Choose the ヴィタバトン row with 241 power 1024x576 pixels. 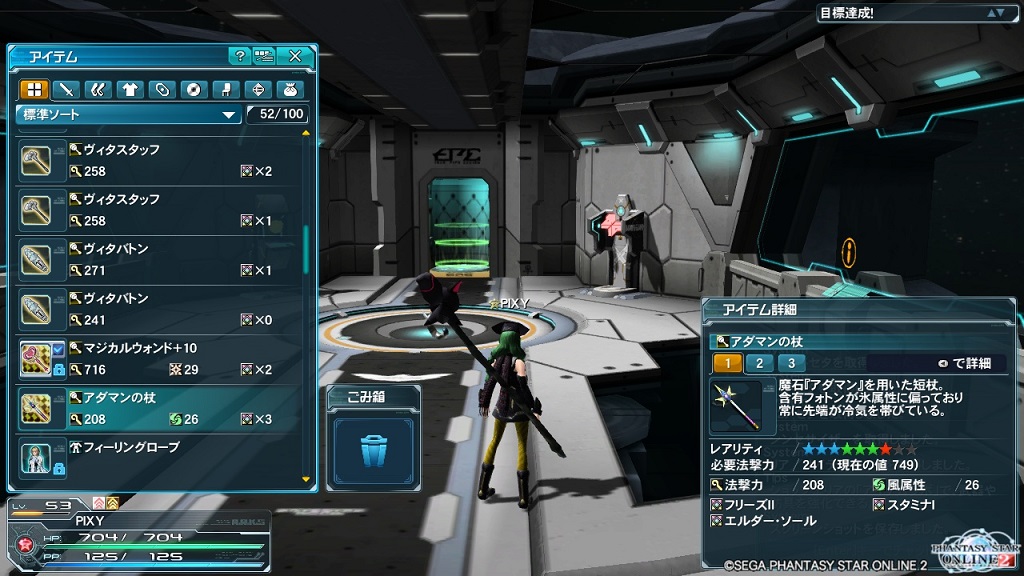coord(160,309)
